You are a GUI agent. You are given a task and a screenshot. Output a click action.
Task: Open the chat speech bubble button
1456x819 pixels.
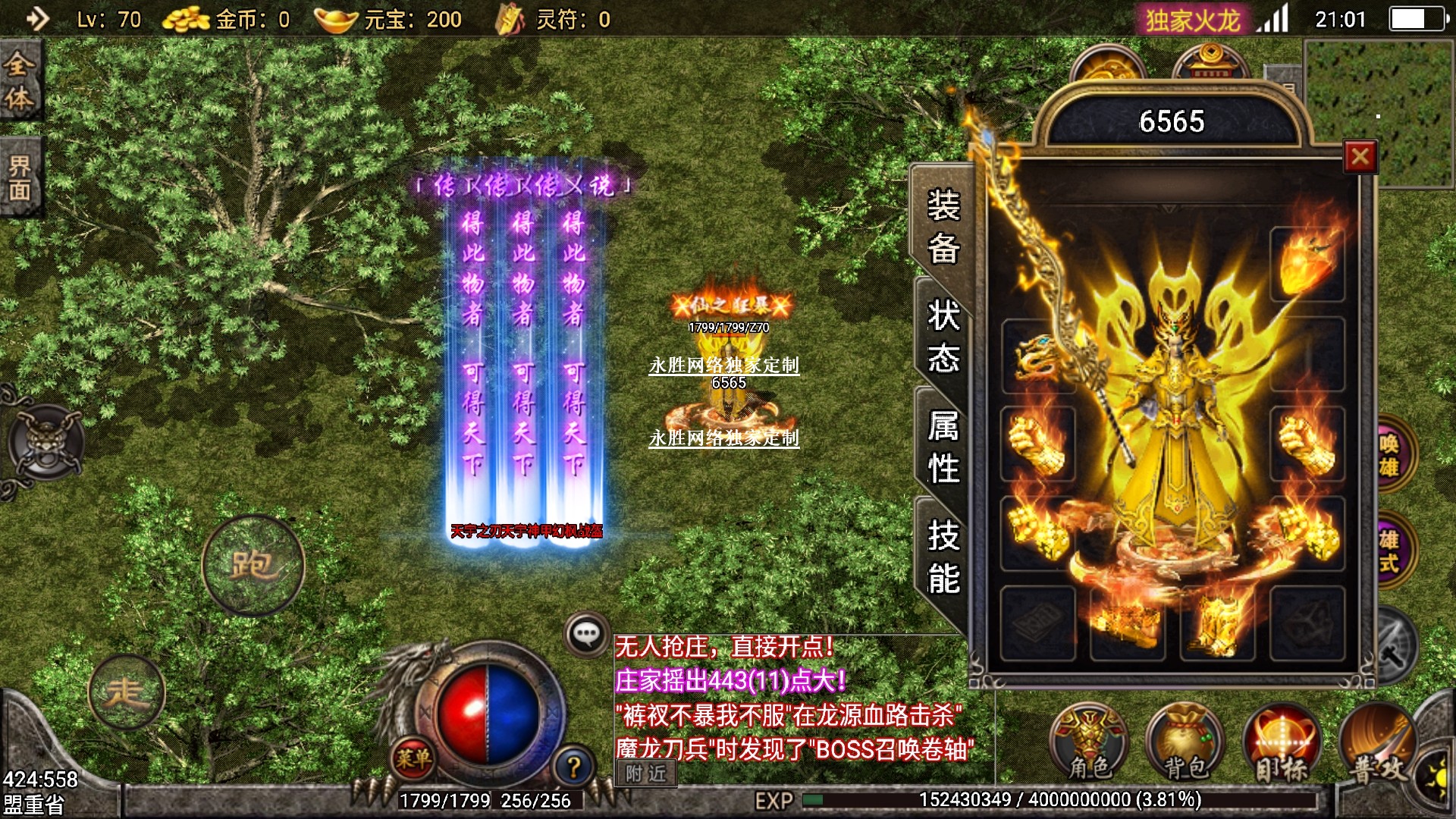click(x=587, y=634)
